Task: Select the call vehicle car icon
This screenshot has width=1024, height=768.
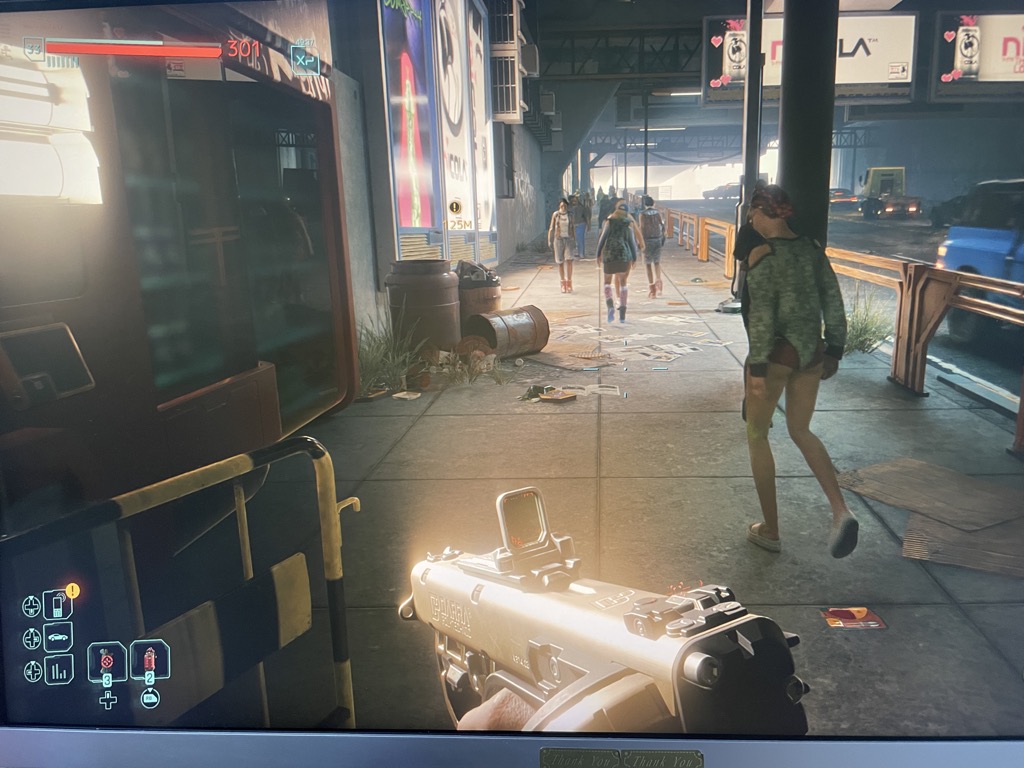Action: click(x=58, y=637)
